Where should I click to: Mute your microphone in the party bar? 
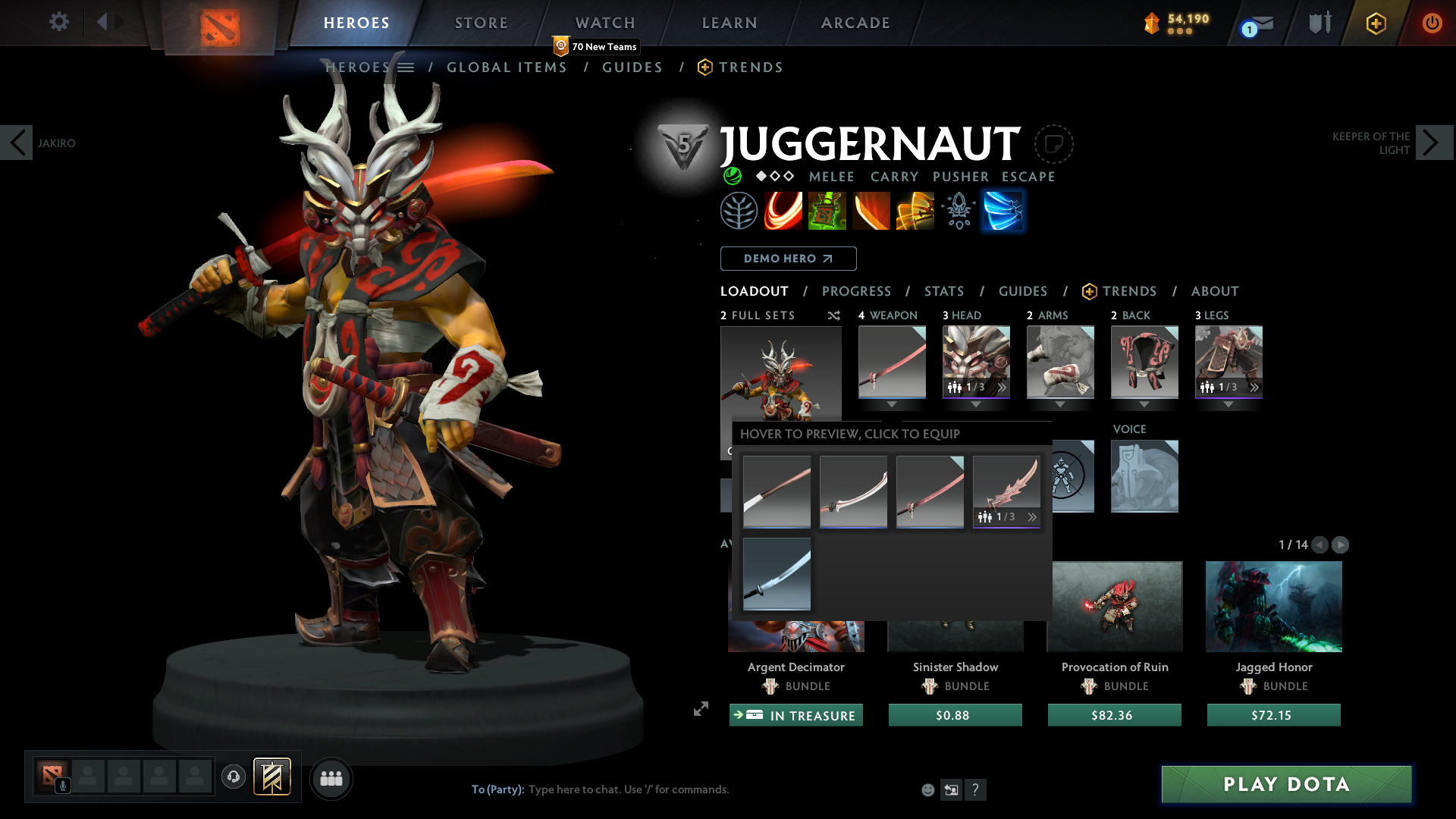63,784
